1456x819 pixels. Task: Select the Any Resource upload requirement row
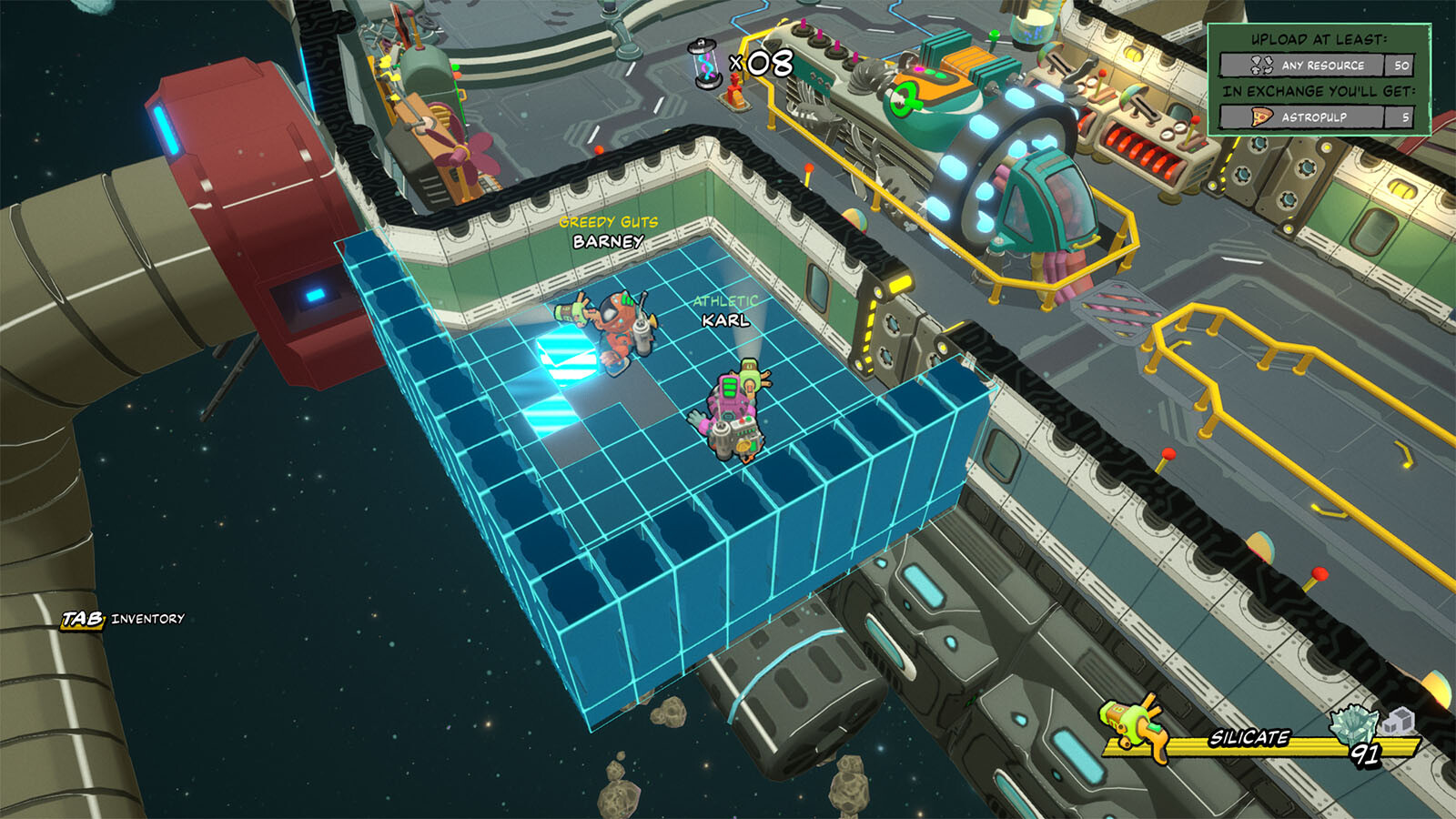pos(1317,66)
